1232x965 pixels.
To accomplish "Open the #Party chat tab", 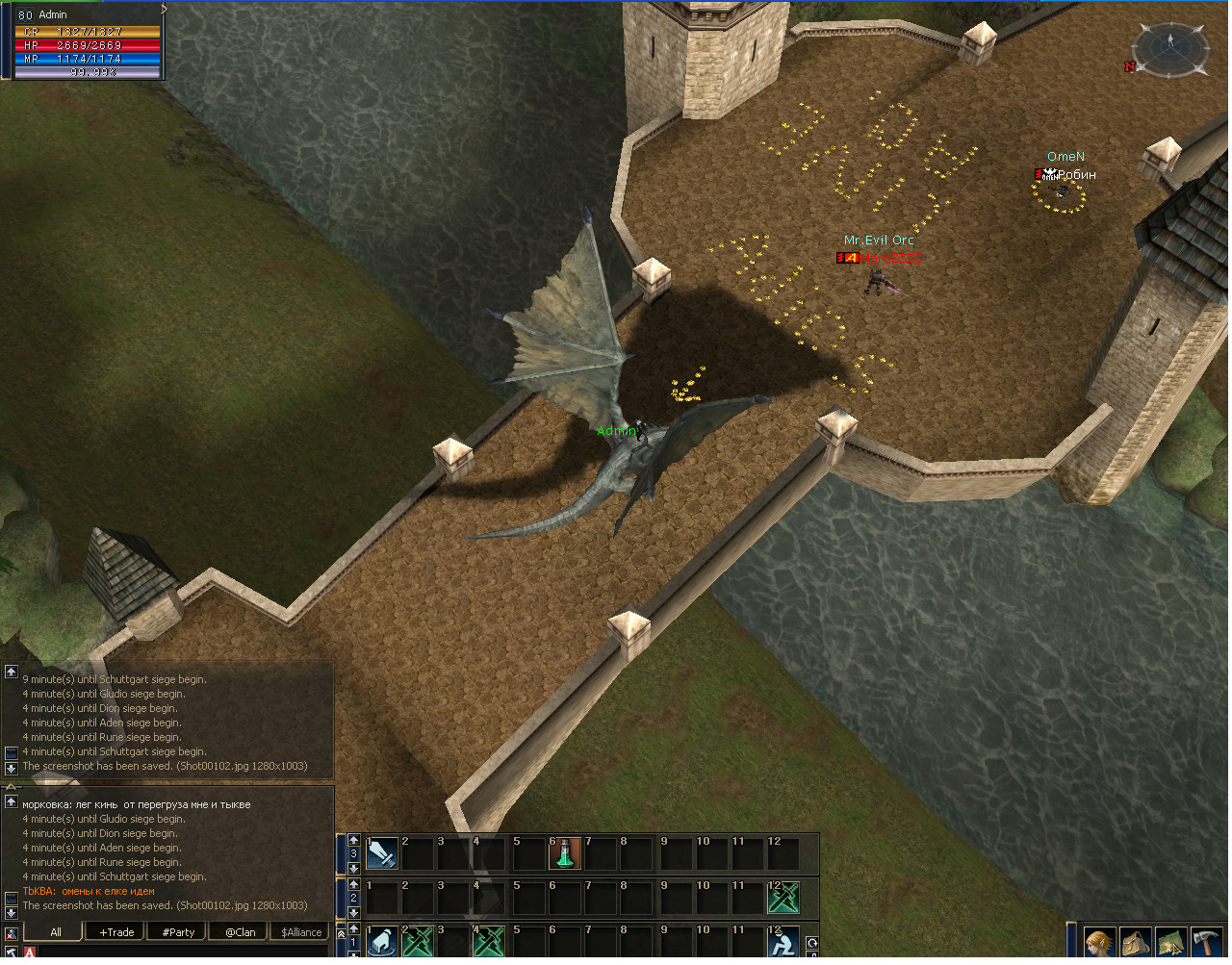I will 178,931.
